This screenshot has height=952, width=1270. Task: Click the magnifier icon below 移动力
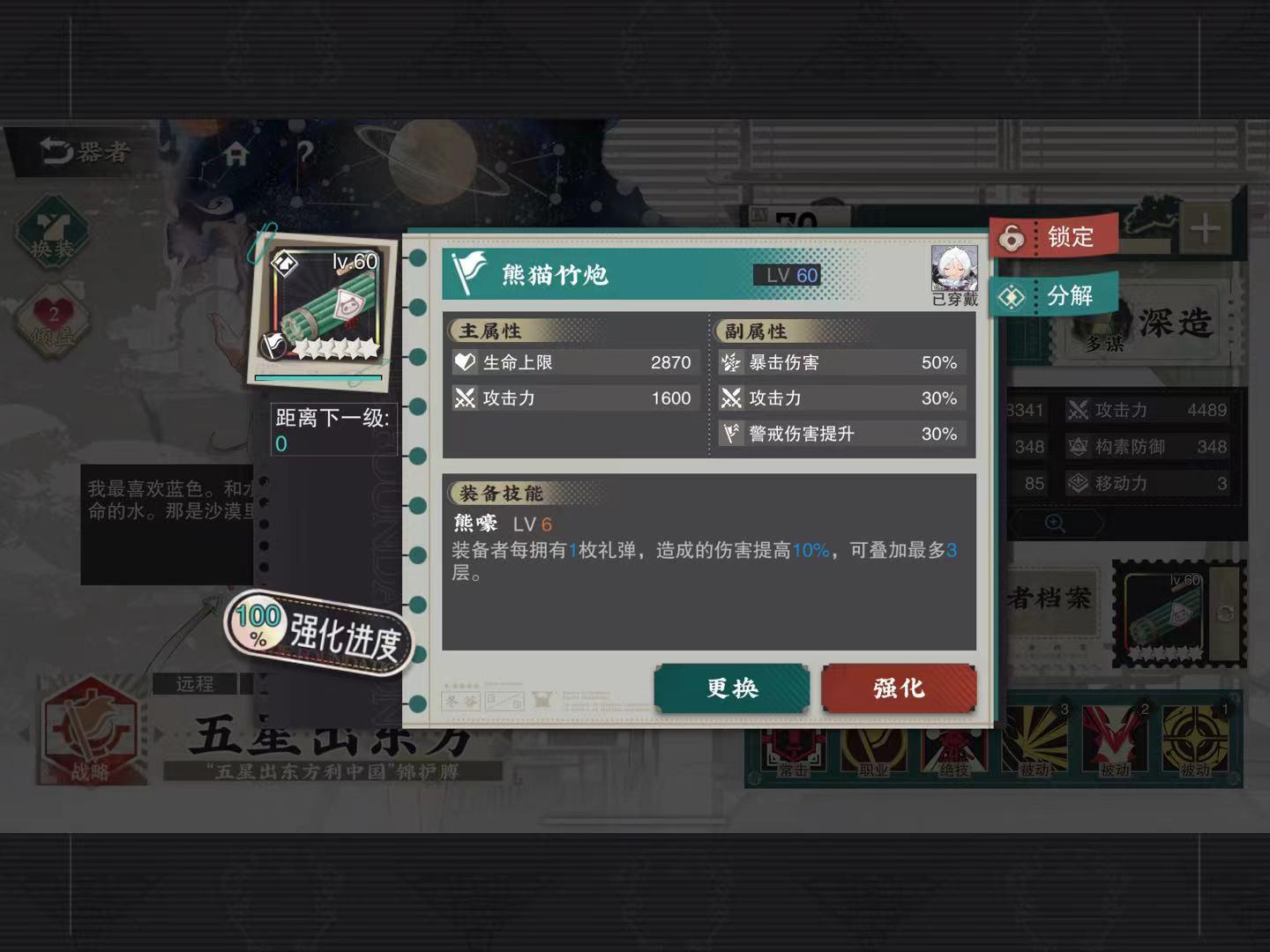click(1055, 522)
